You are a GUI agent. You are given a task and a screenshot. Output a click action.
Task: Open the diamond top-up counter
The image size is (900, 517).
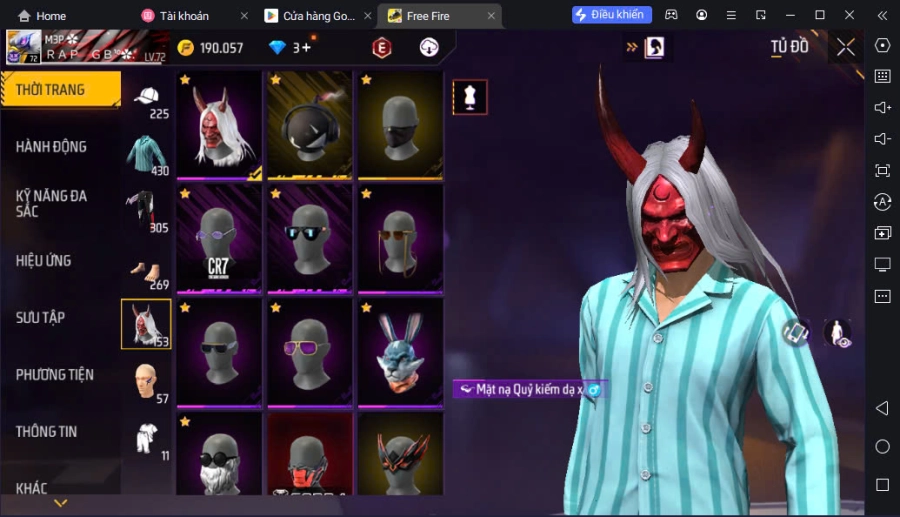click(x=290, y=48)
